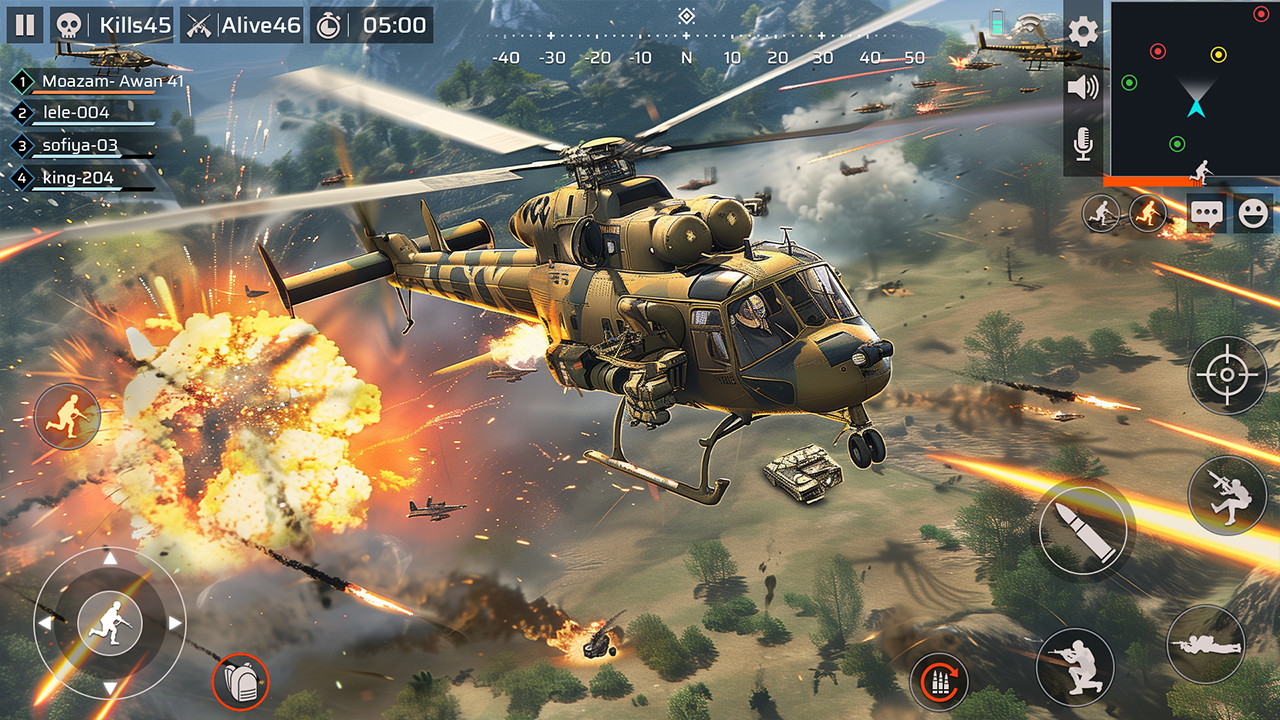
Task: Pause the game
Action: (25, 25)
